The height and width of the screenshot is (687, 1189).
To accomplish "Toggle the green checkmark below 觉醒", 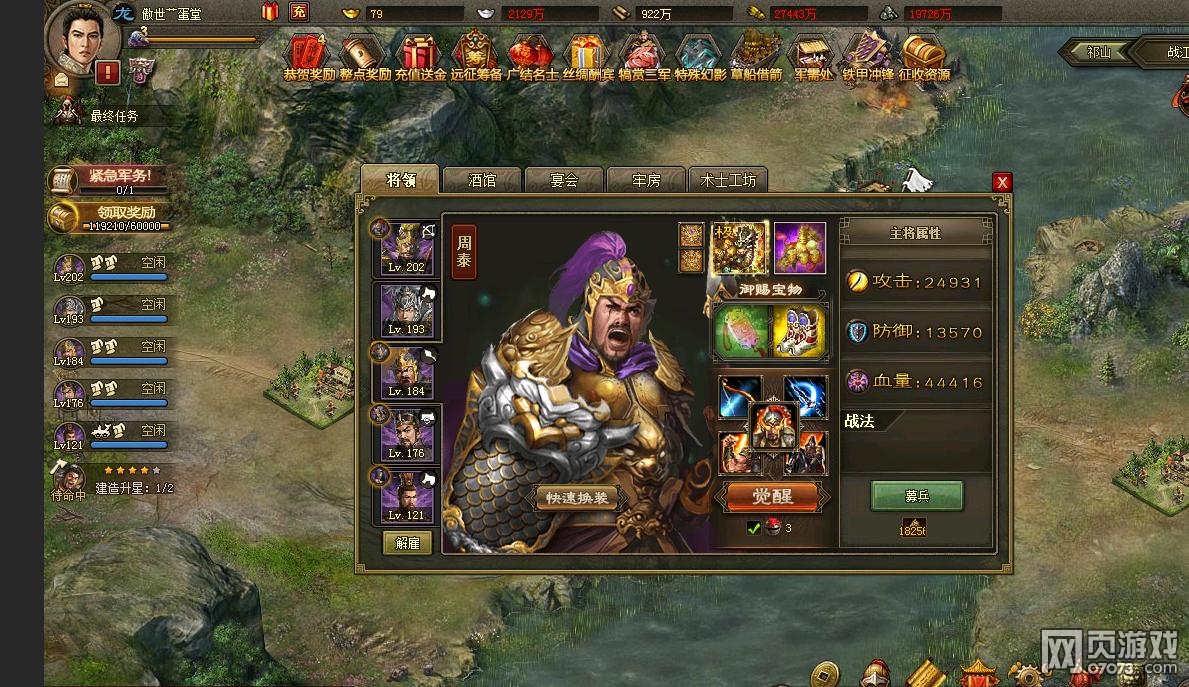I will click(x=754, y=527).
